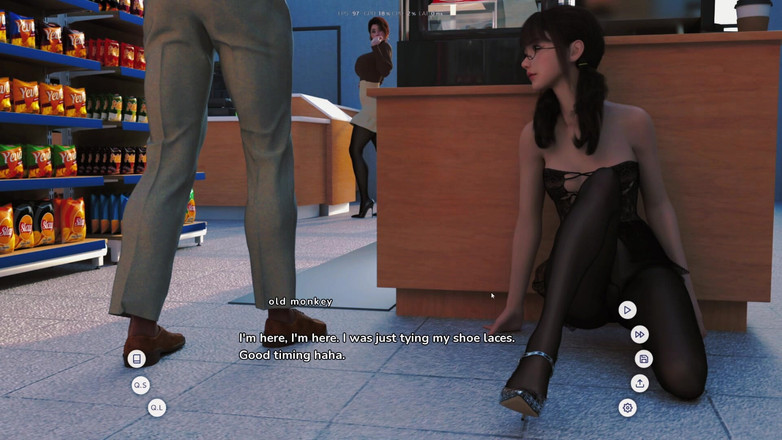Activate the fast-forward skip button

coord(640,335)
